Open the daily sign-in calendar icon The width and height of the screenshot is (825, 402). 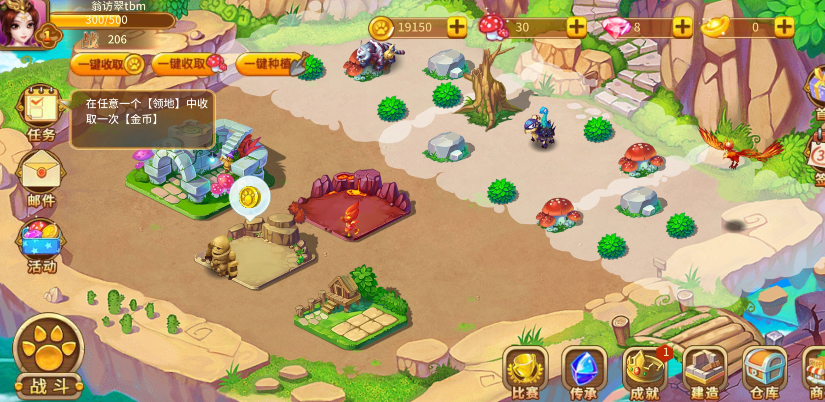[818, 155]
